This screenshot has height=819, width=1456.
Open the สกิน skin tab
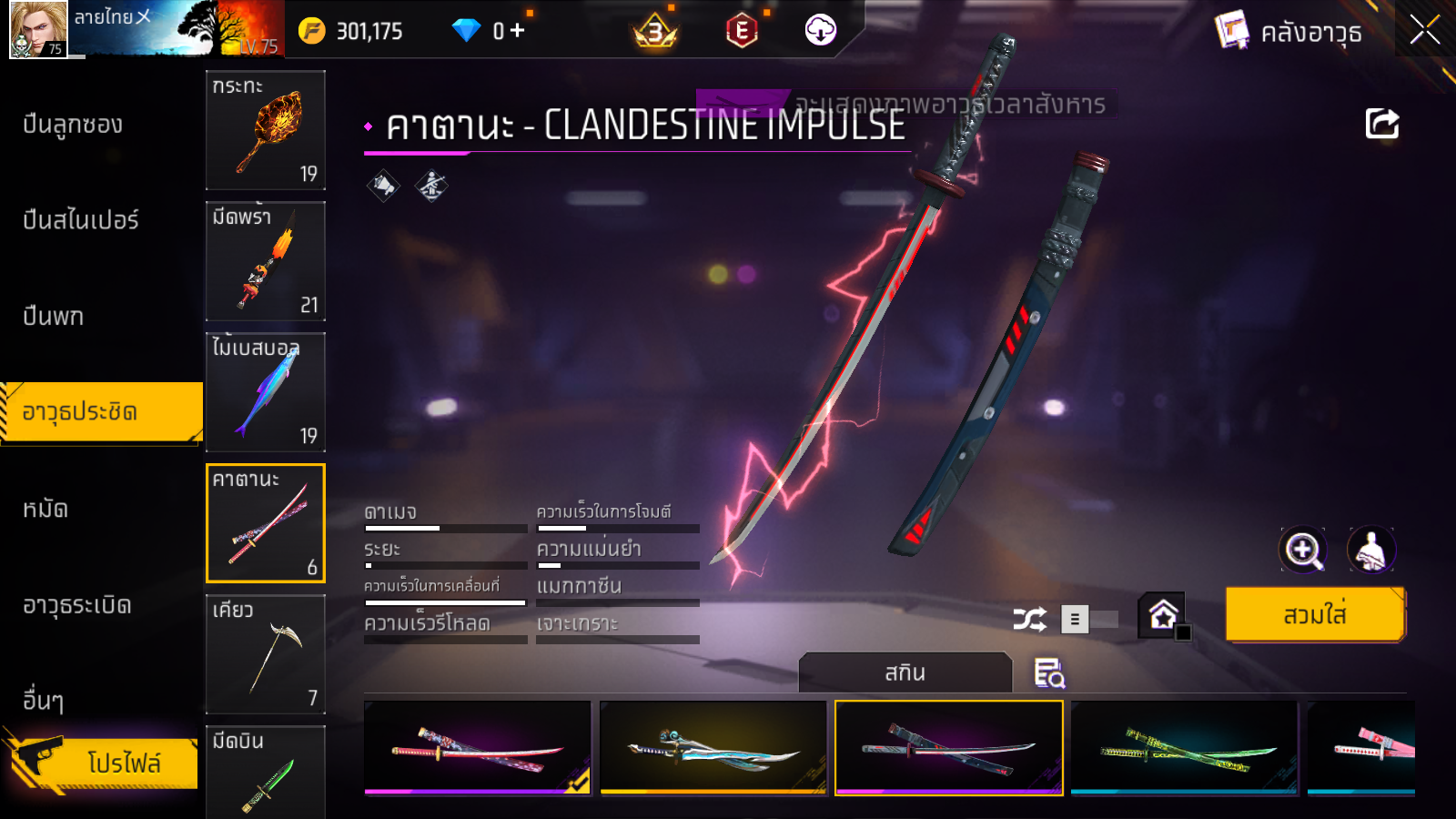(x=905, y=672)
